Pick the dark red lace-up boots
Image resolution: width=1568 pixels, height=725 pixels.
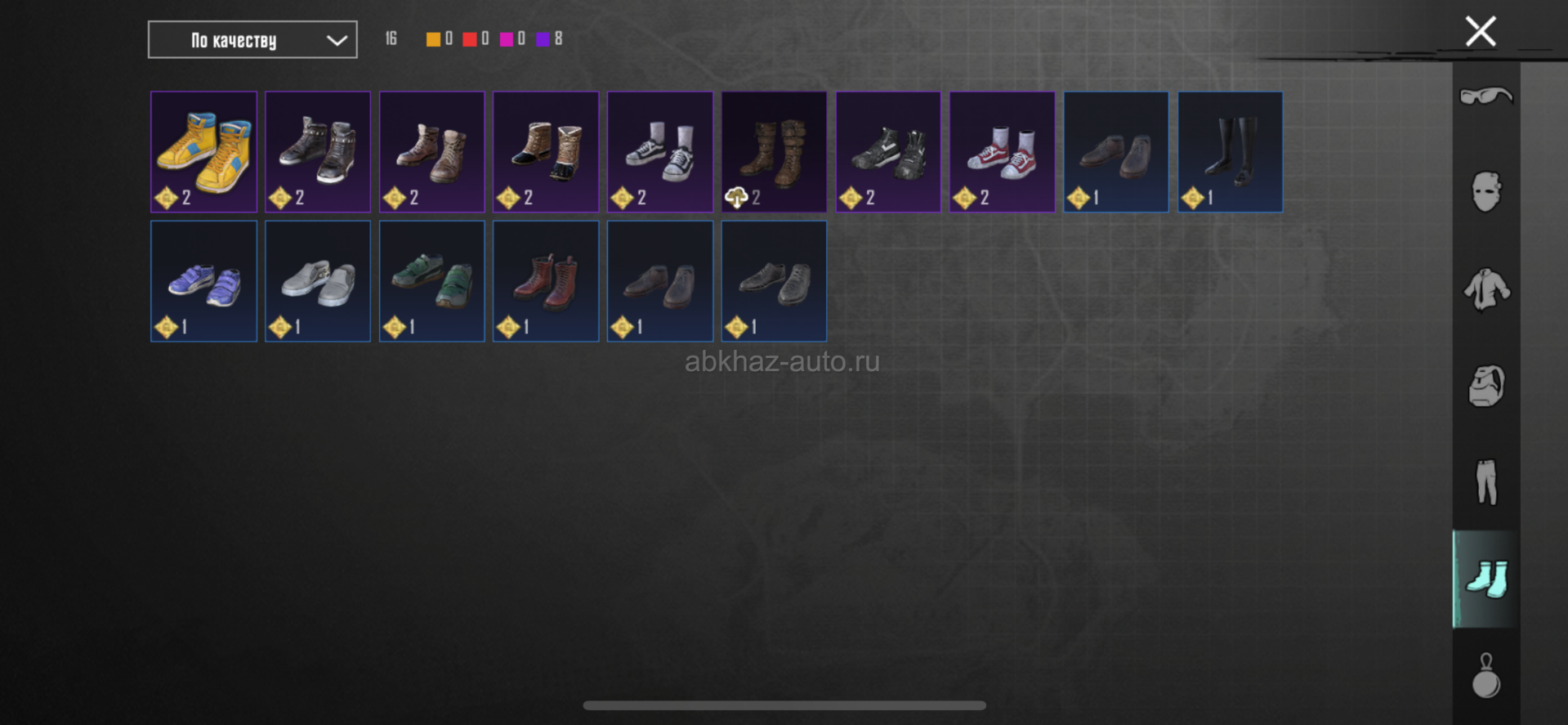[x=546, y=281]
